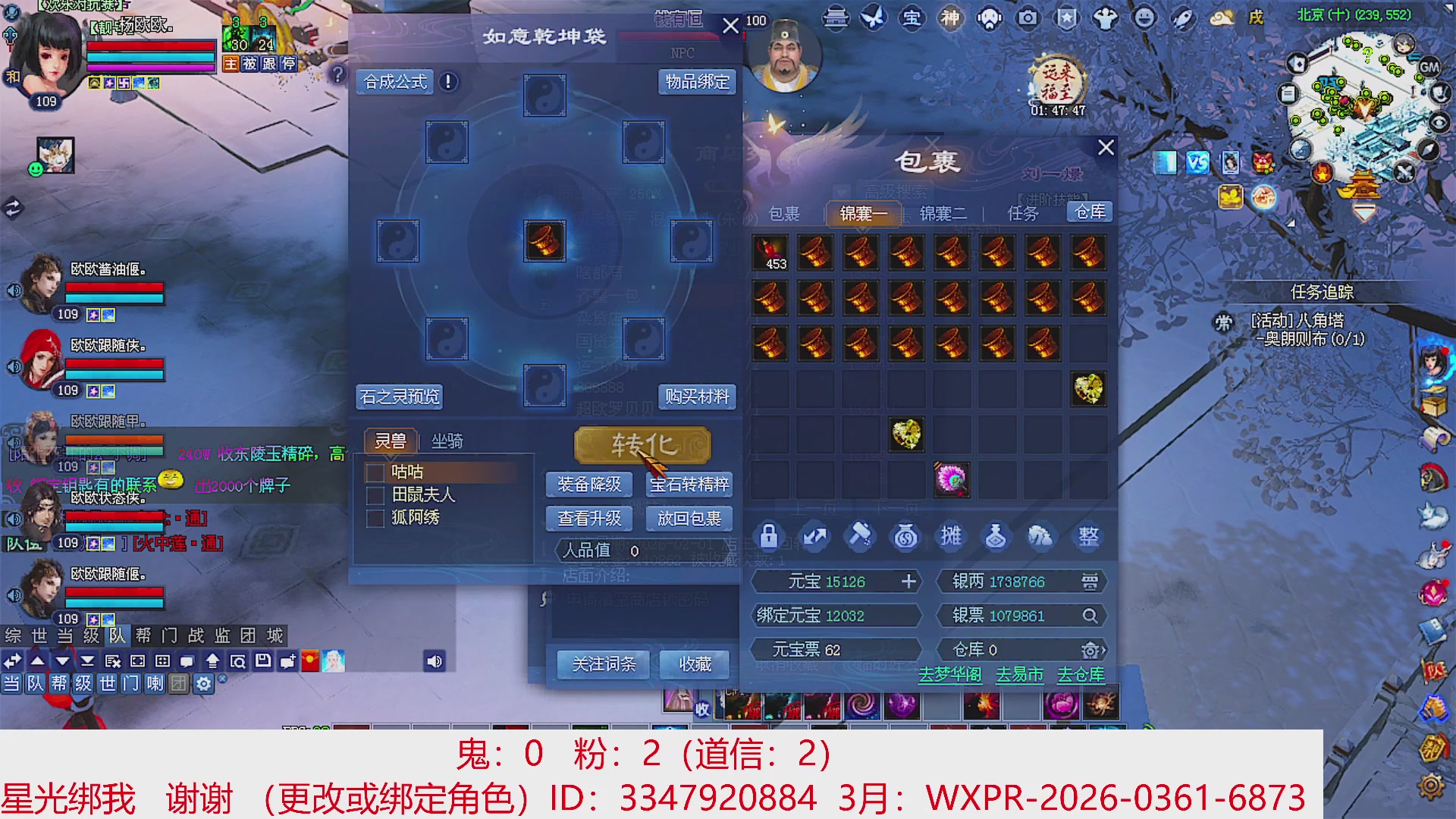Open the 摊 stall icon below the bag
Image resolution: width=1456 pixels, height=819 pixels.
pyautogui.click(x=951, y=536)
